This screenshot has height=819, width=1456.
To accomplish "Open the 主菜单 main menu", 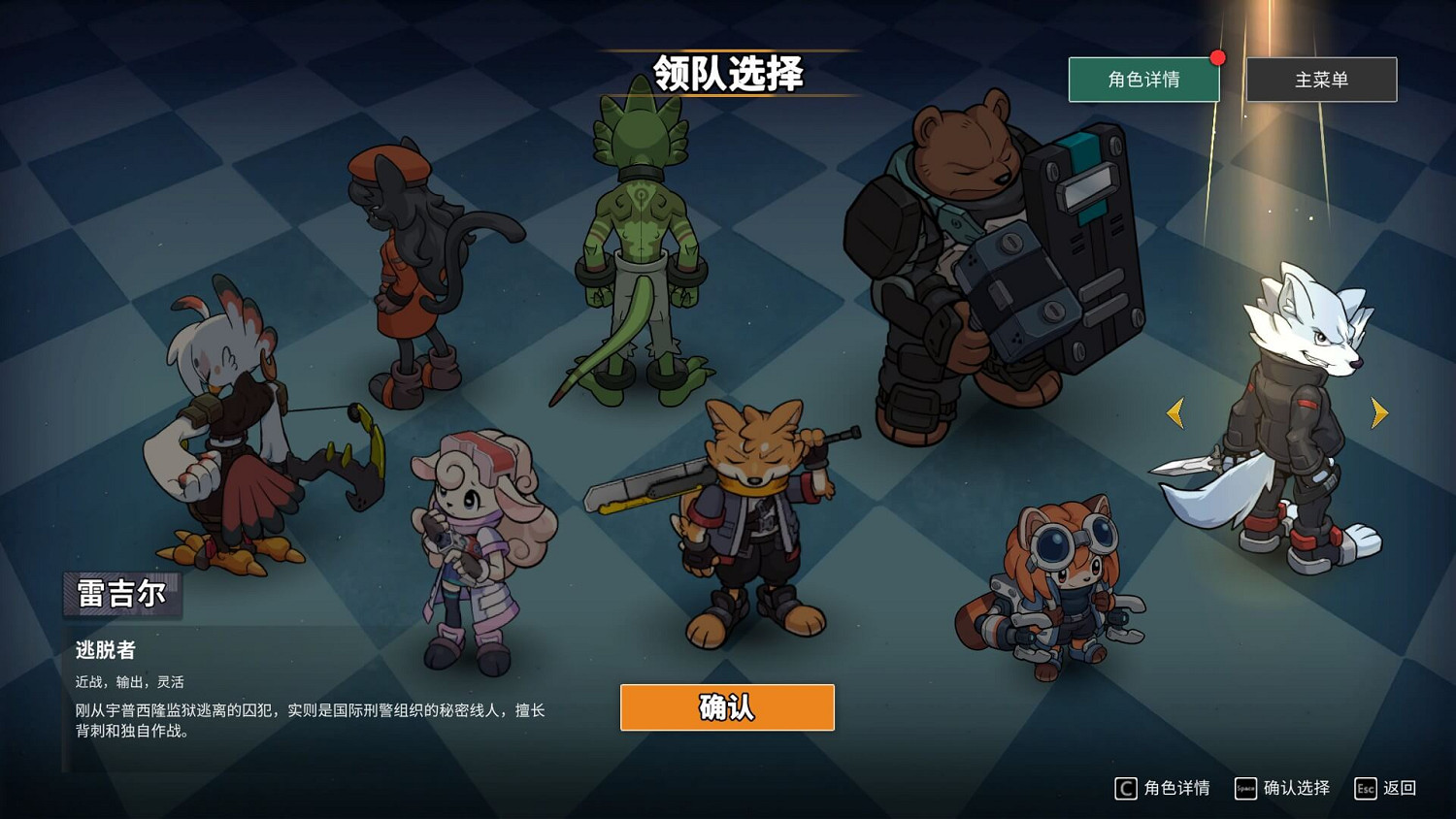I will point(1322,80).
